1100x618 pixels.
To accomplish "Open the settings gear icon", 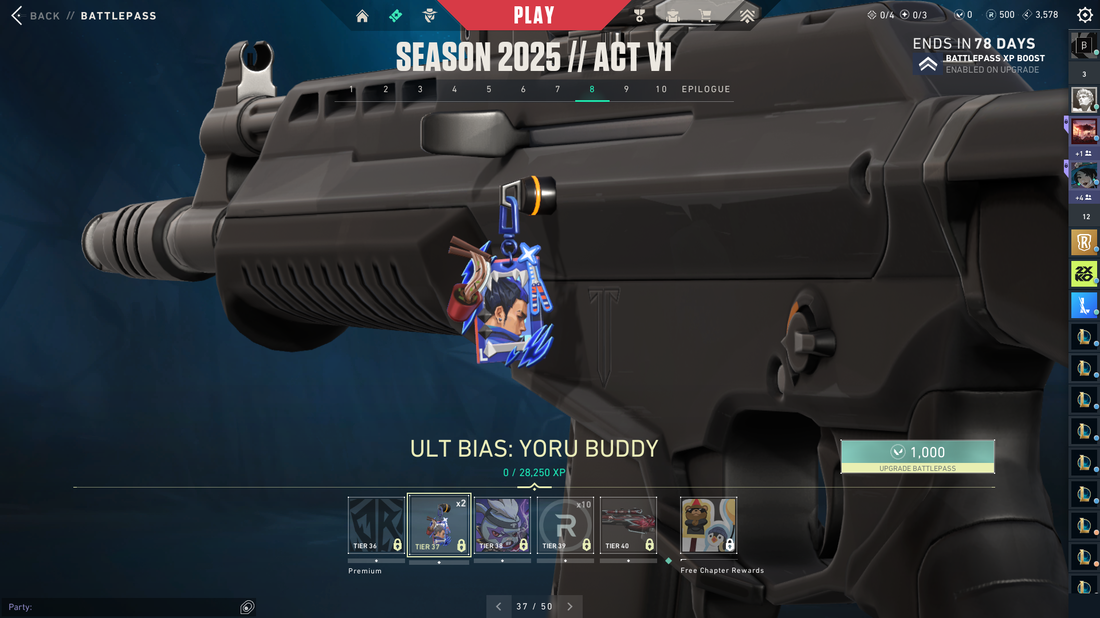I will click(x=1085, y=15).
